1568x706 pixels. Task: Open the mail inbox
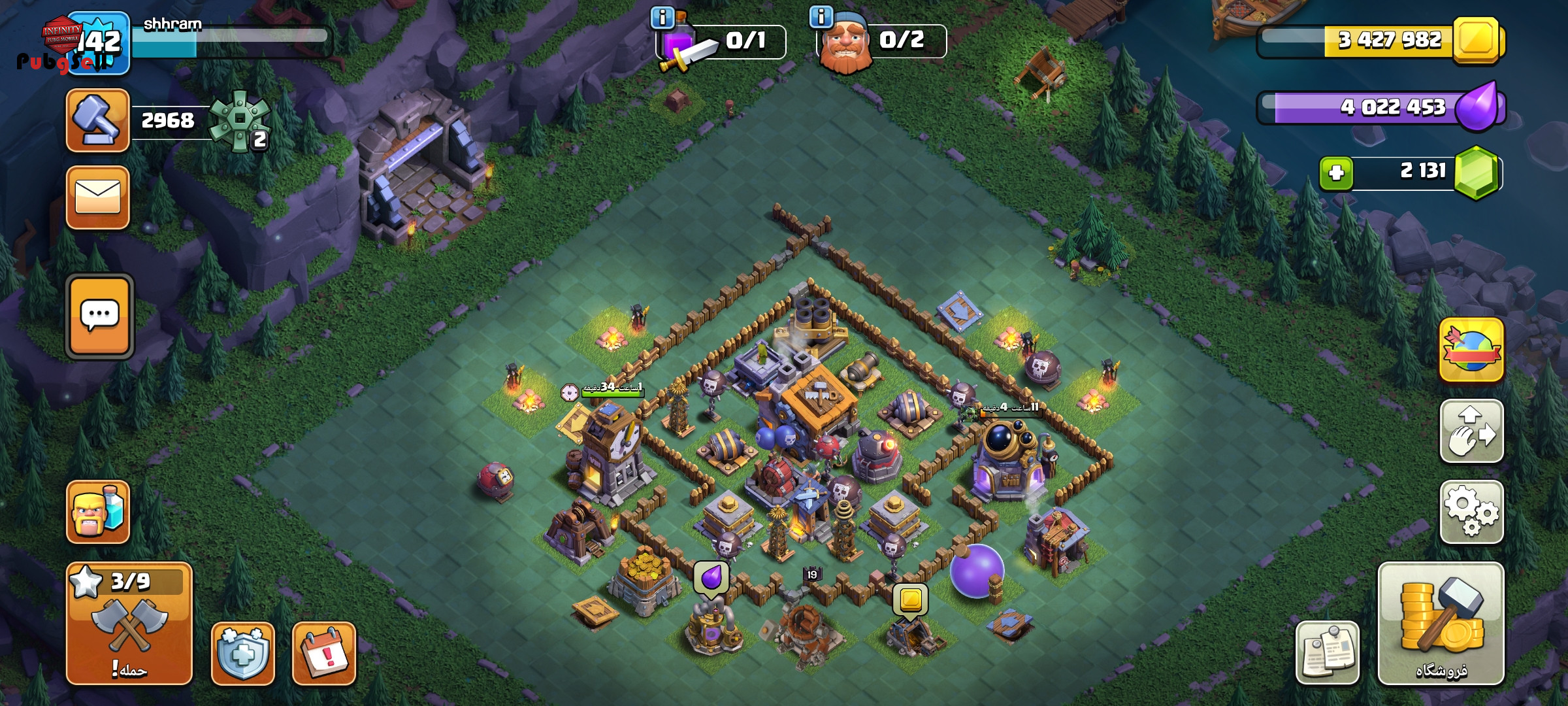[98, 197]
